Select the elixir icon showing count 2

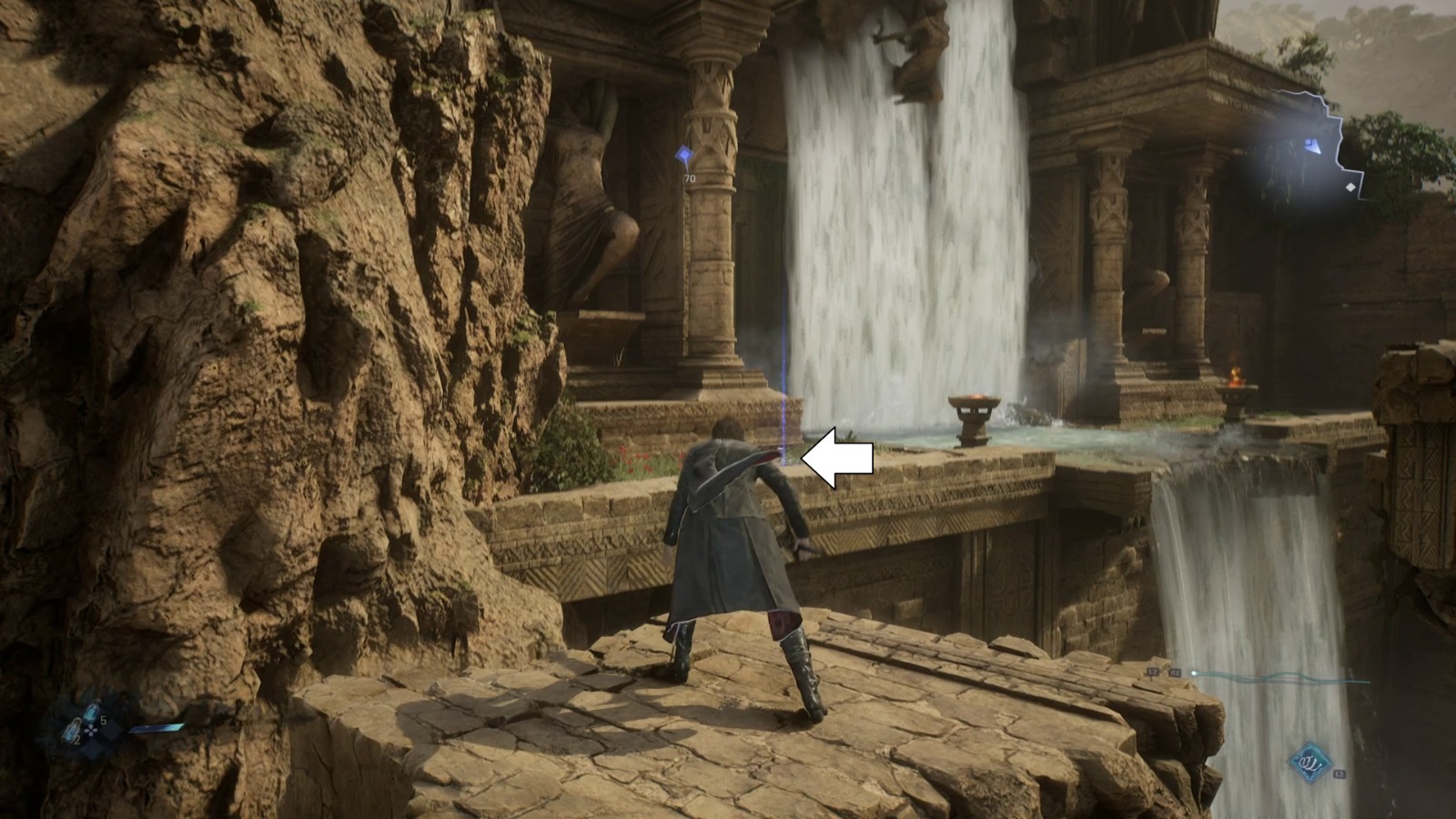71,729
